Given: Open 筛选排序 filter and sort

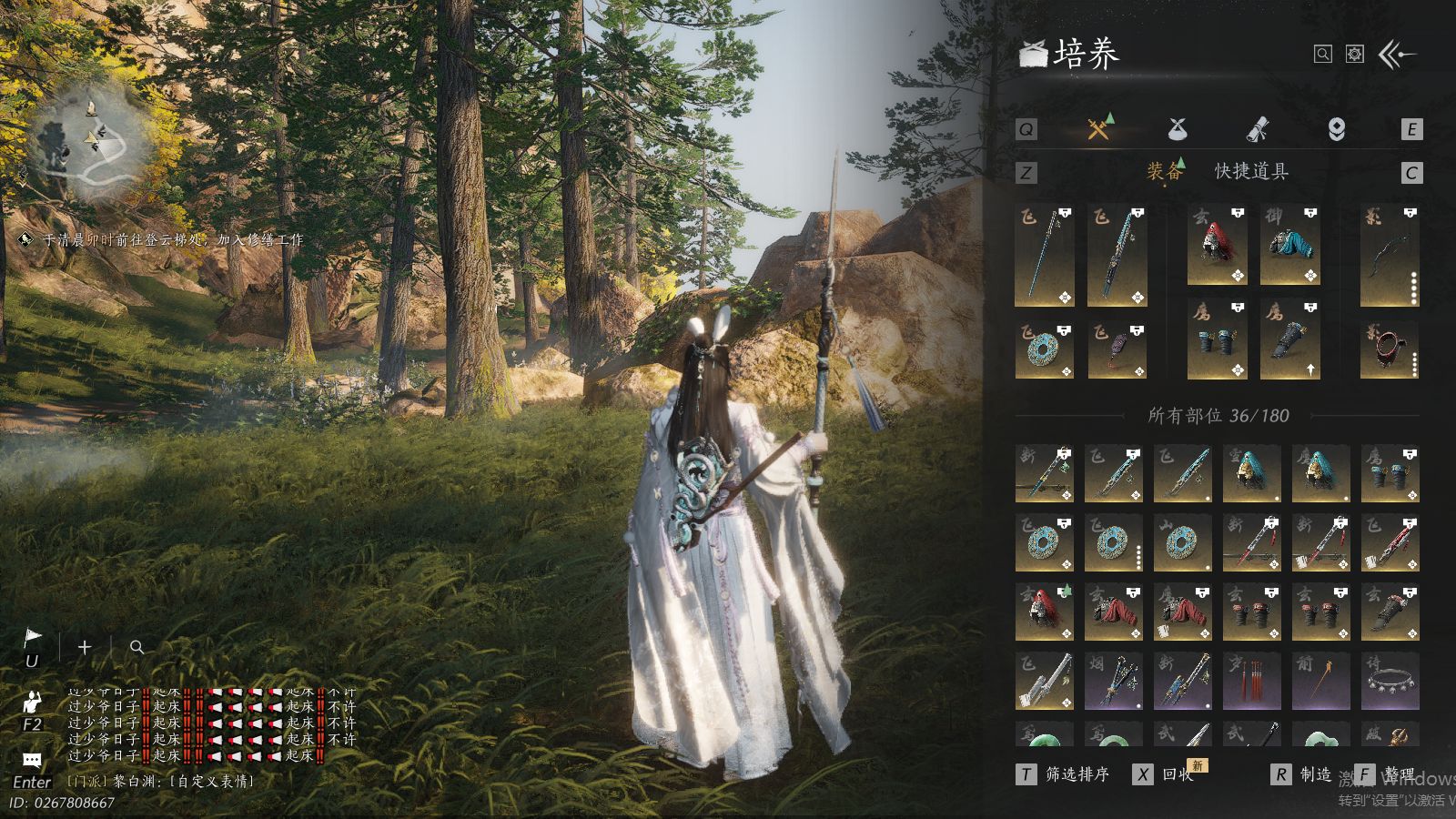Looking at the screenshot, I should (x=1065, y=774).
